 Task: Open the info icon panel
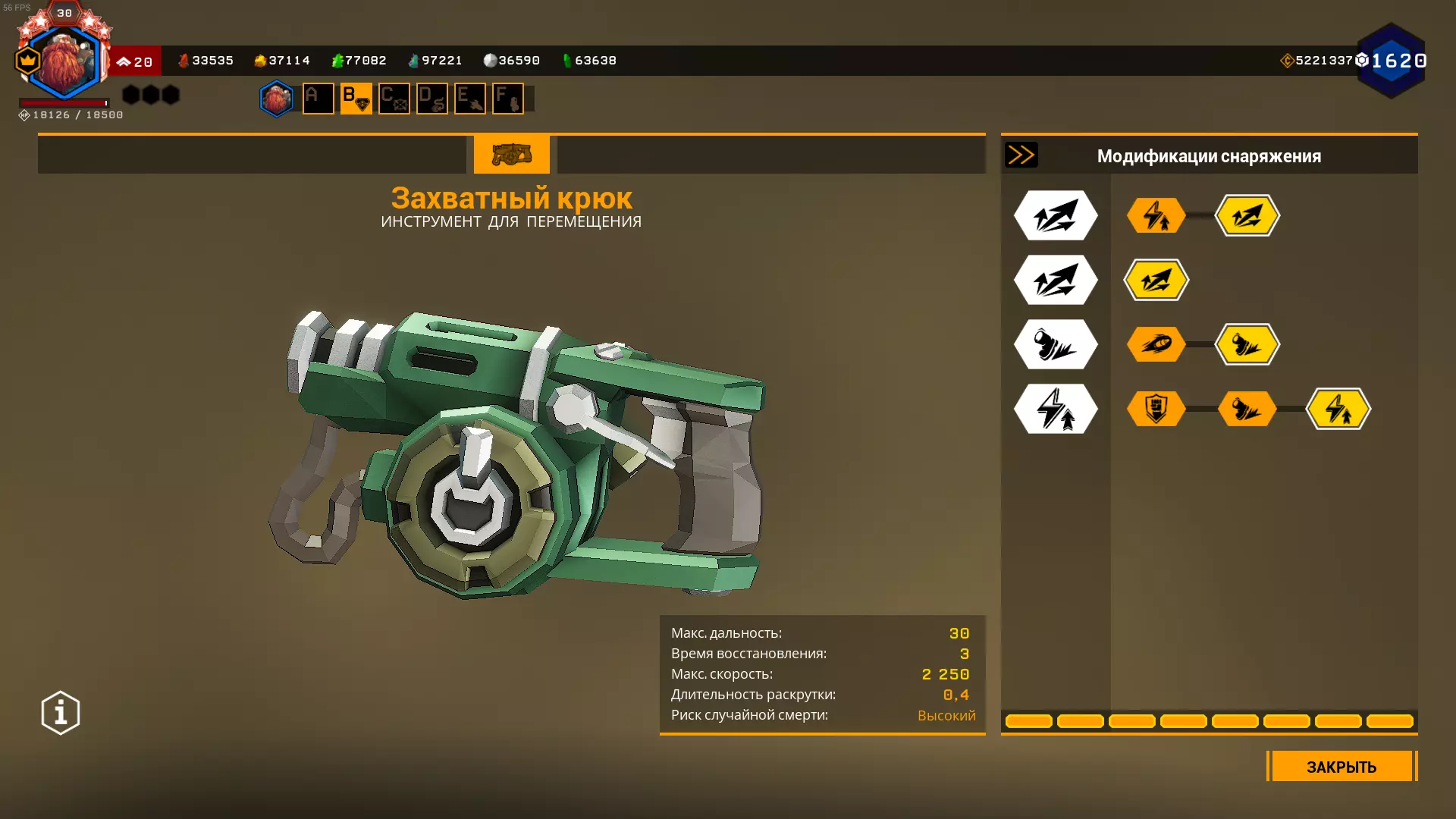[61, 713]
